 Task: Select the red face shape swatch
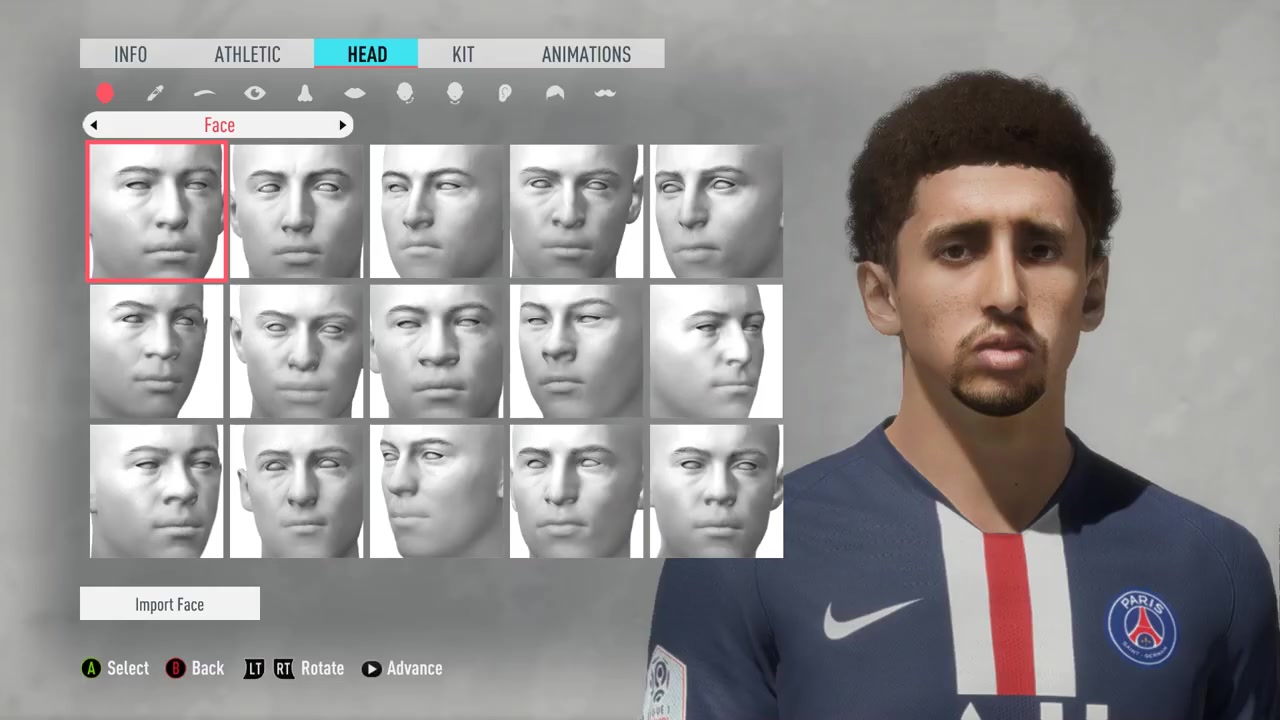[x=105, y=93]
